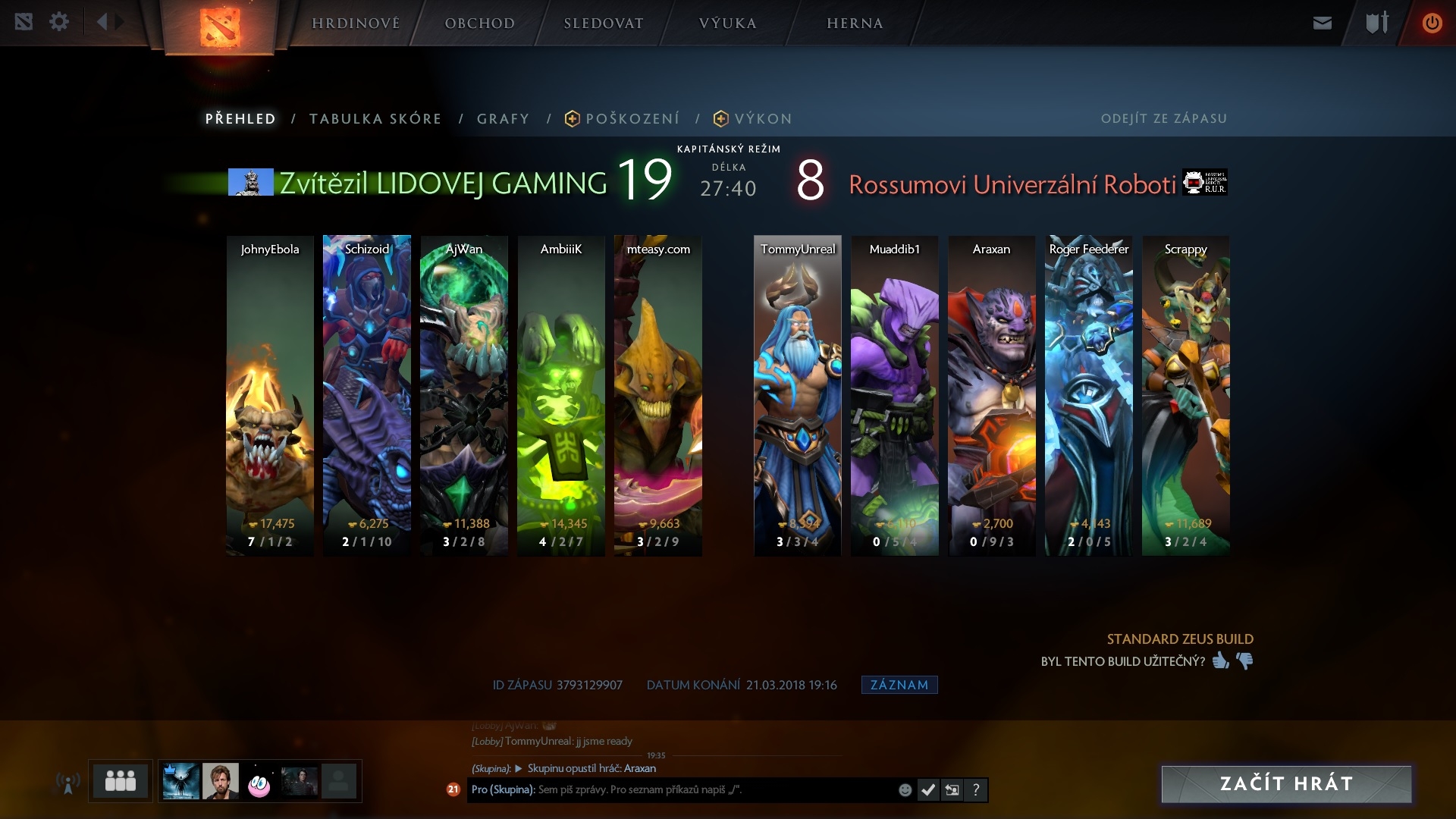The width and height of the screenshot is (1456, 819).
Task: Start playing with Začít Hrát
Action: pos(1286,783)
